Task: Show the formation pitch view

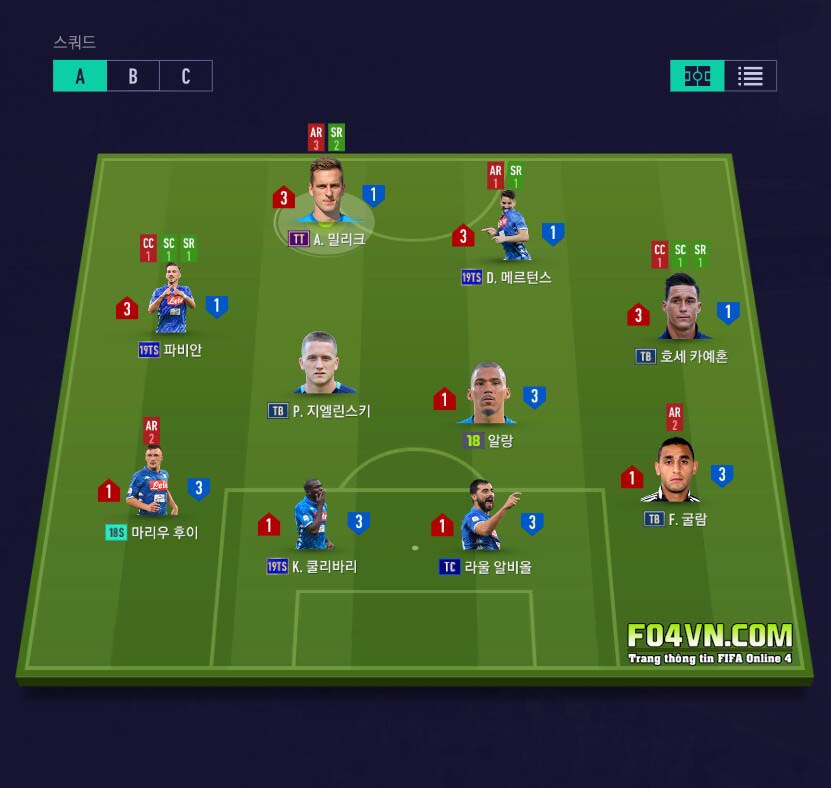Action: (x=697, y=76)
